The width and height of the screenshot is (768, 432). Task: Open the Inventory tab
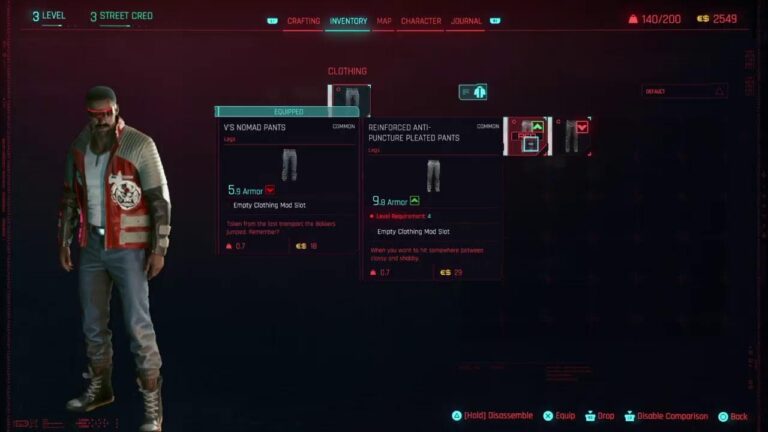pos(348,21)
